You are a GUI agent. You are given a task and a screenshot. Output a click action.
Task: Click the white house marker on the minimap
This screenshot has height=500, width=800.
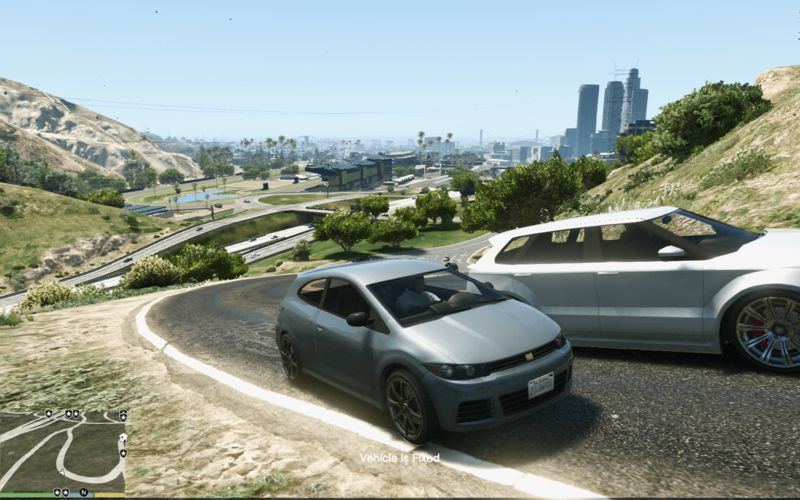click(123, 437)
